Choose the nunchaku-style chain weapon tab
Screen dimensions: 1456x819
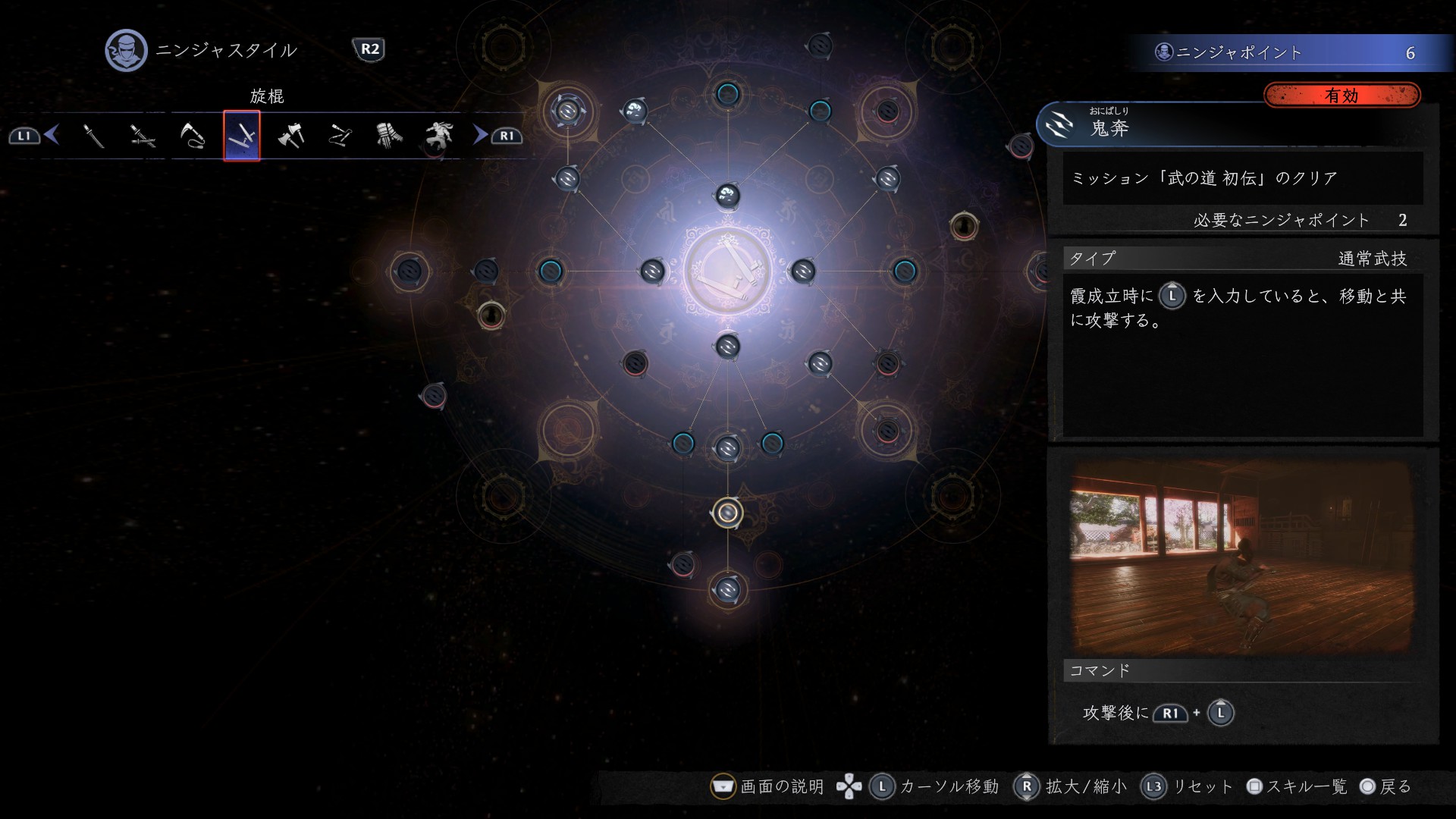(x=340, y=136)
